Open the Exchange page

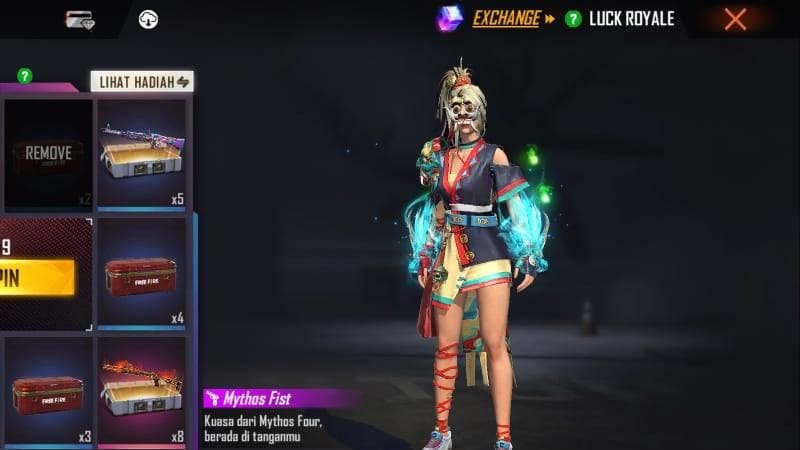click(x=506, y=18)
